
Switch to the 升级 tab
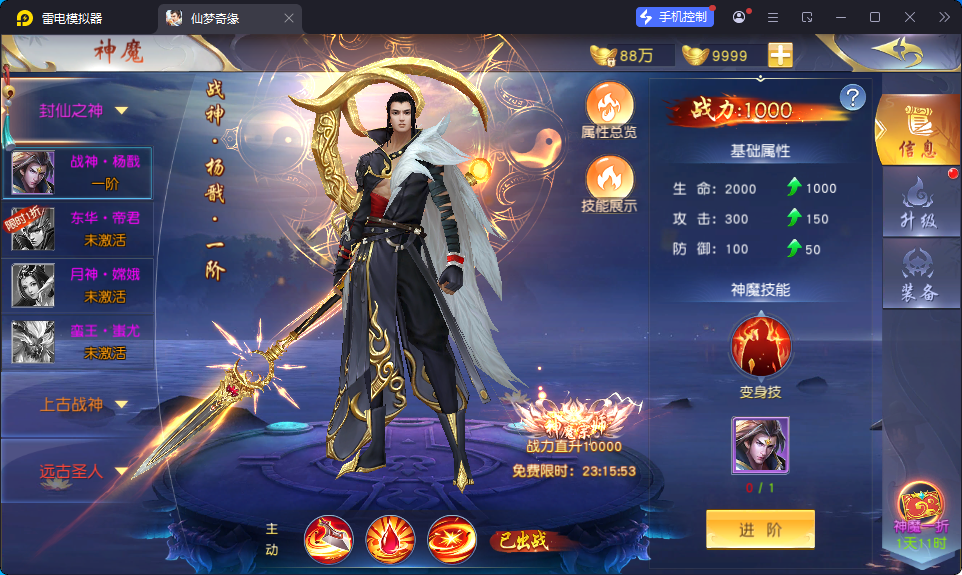point(918,204)
